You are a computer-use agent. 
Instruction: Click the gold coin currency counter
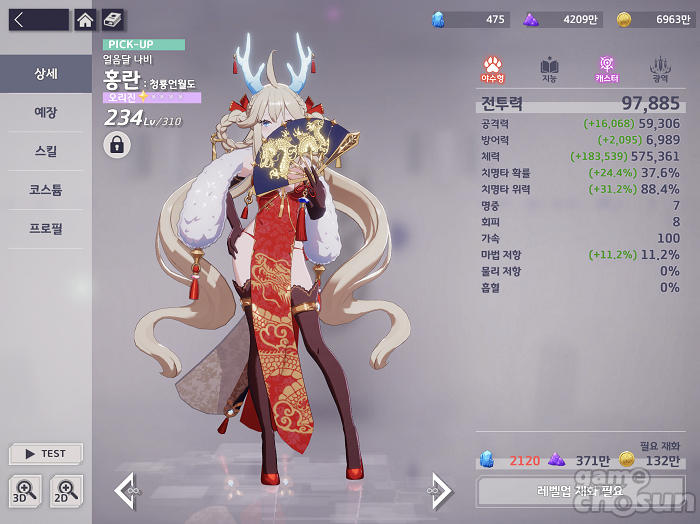[652, 19]
